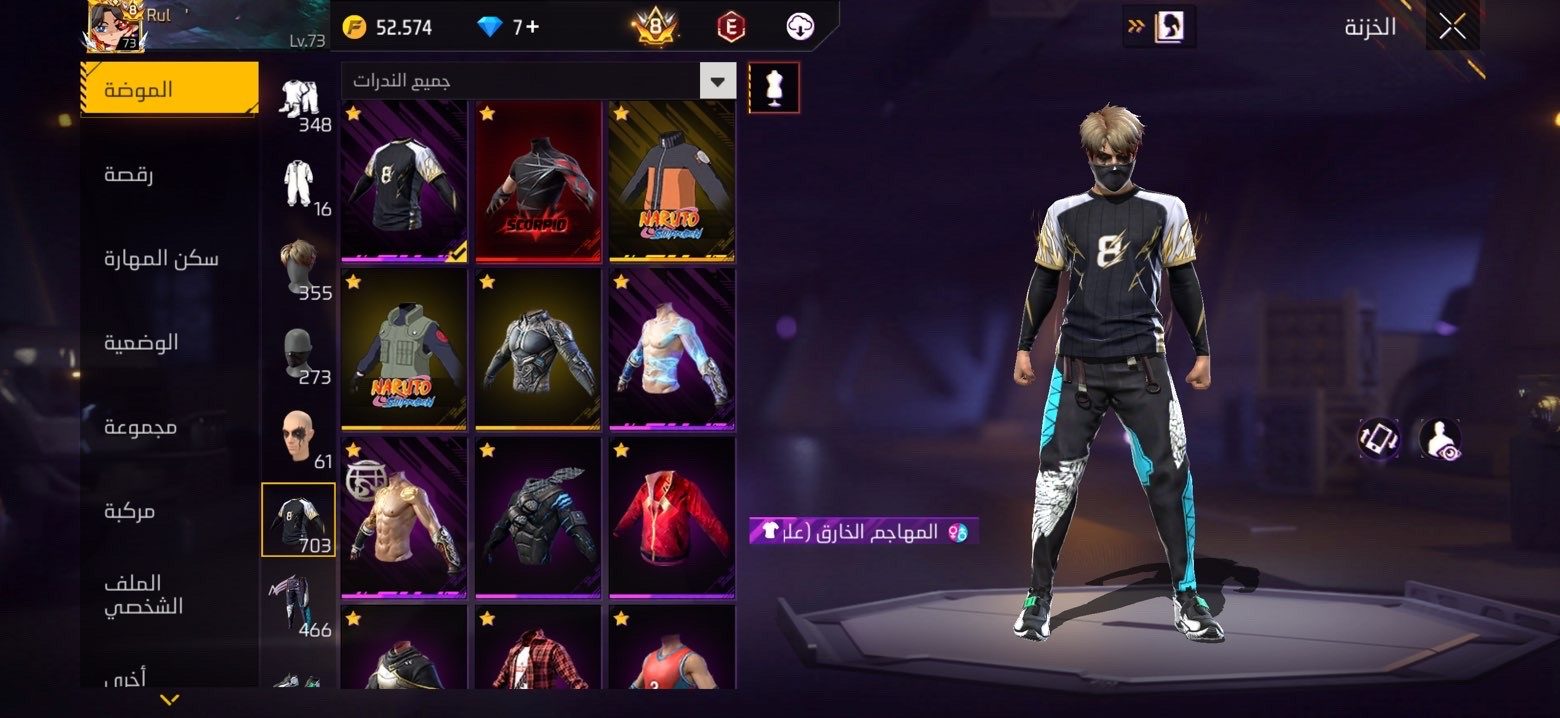Open the جميع الندرات rarity dropdown
This screenshot has height=718, width=1560.
tap(538, 81)
